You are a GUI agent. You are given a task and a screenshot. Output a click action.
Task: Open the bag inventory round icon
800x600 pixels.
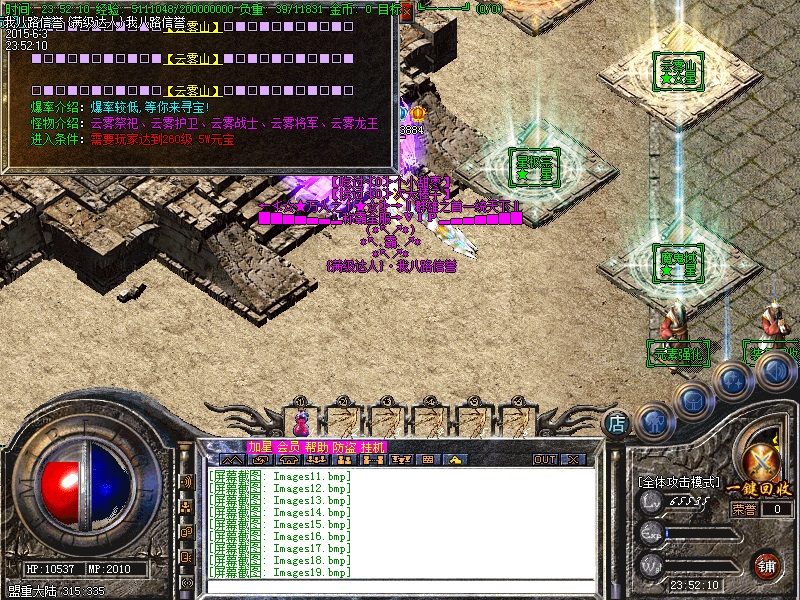pos(692,398)
